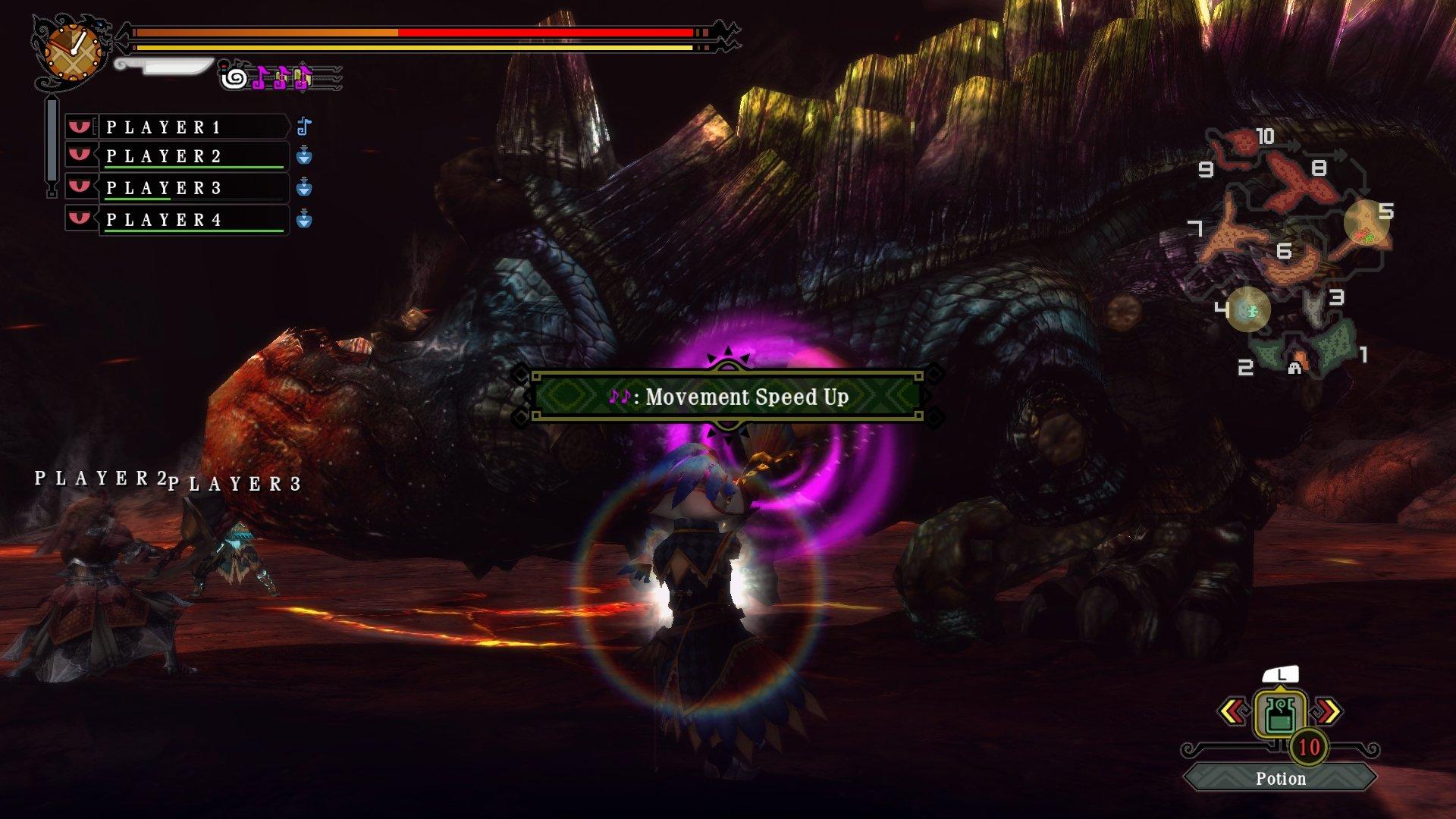Click area 5 on the minimap
The image size is (1456, 819).
(x=1367, y=221)
